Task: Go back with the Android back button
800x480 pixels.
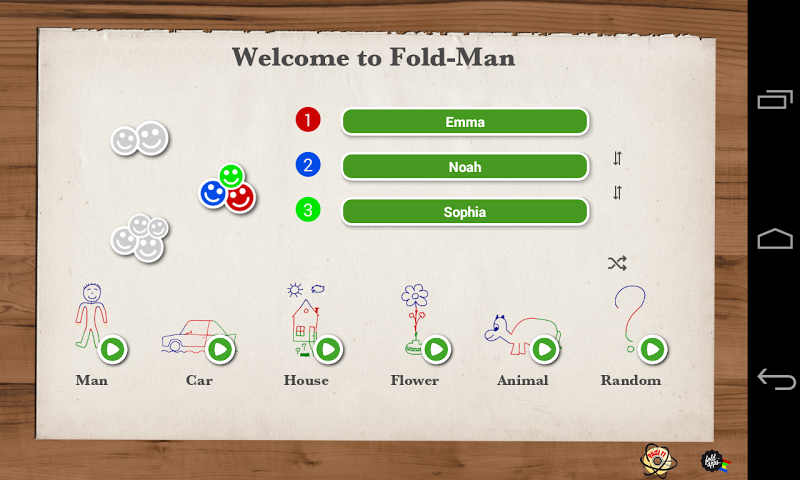Action: (775, 379)
